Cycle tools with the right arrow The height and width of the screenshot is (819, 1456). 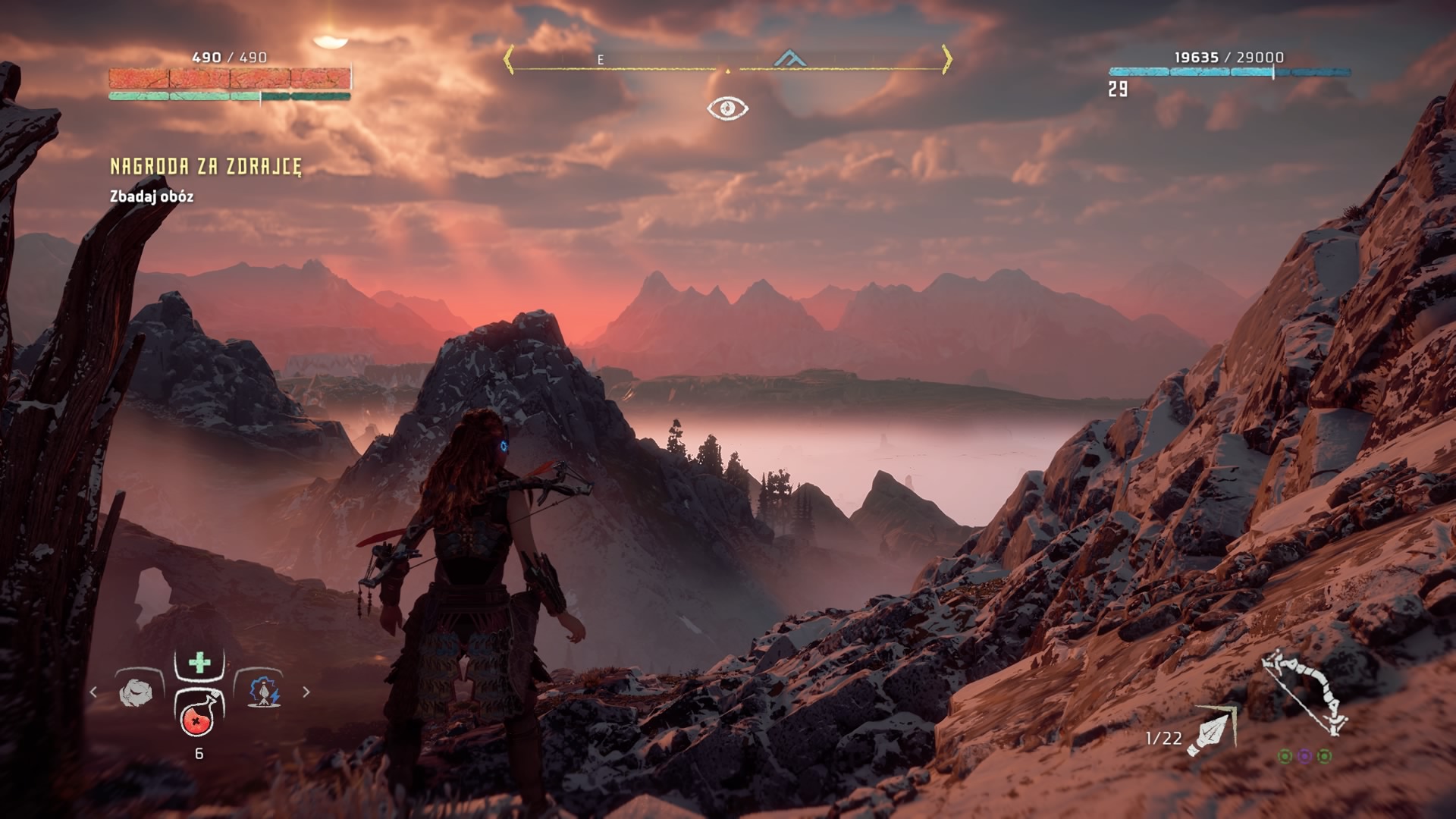point(306,692)
